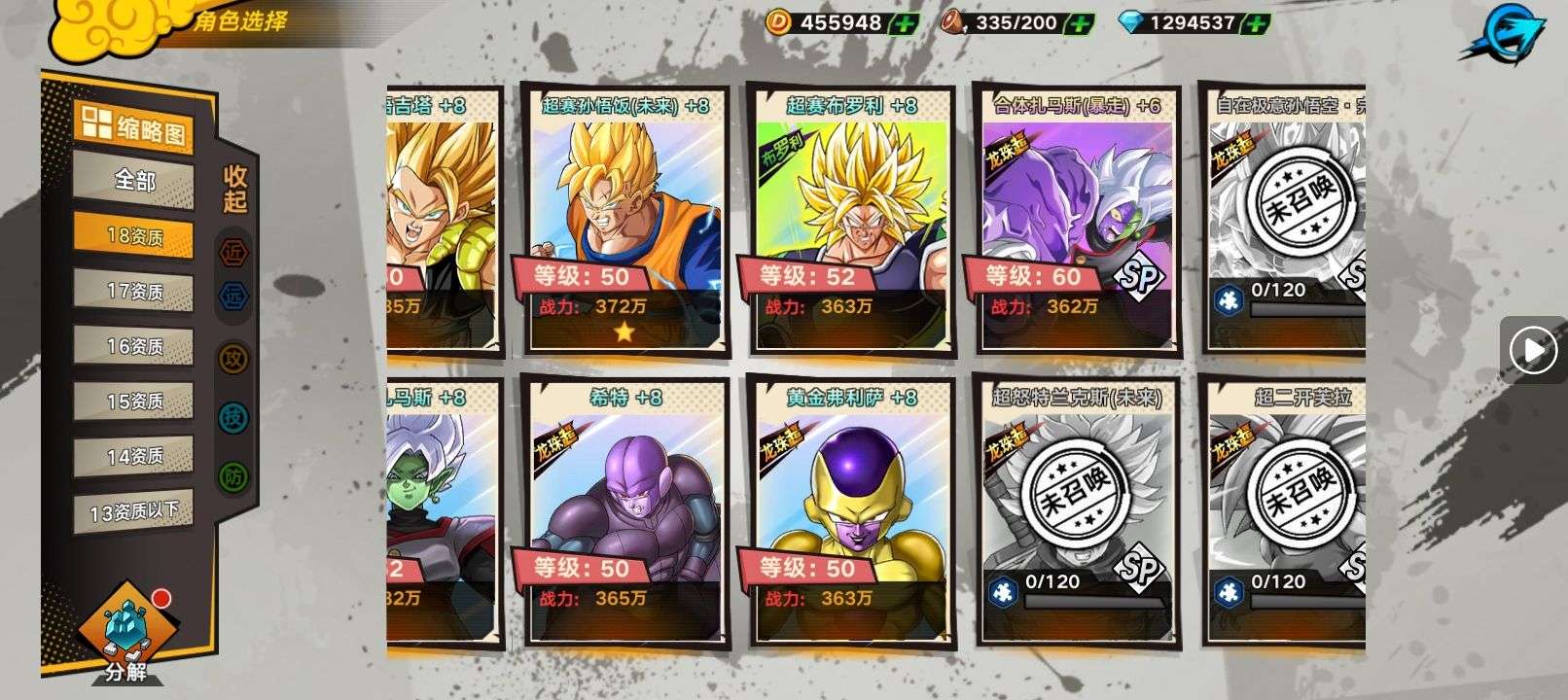Open the 分解 decompose function
1568x700 pixels.
125,634
